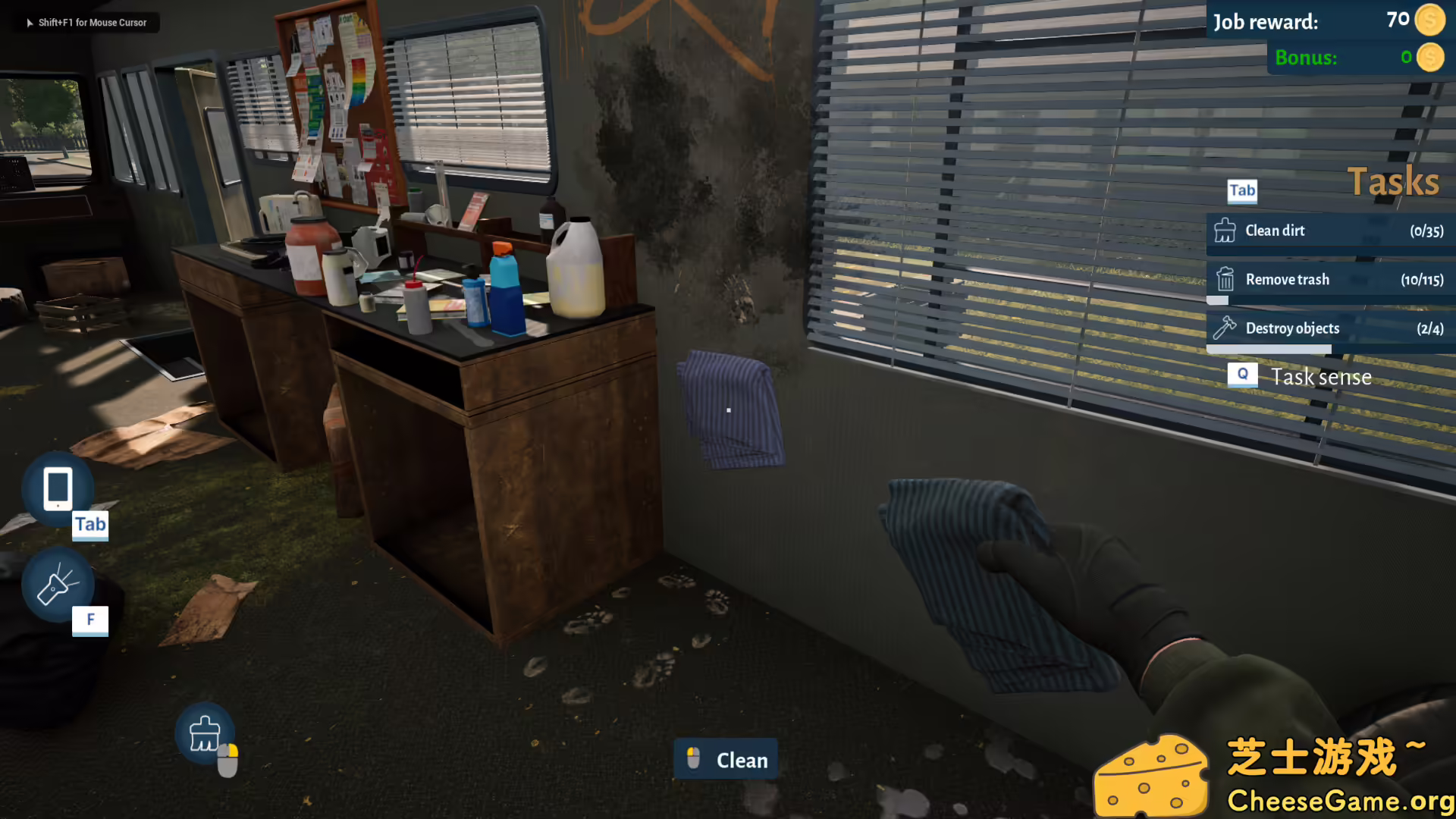
Task: Open the Tab key panel in Tasks
Action: [x=1241, y=191]
